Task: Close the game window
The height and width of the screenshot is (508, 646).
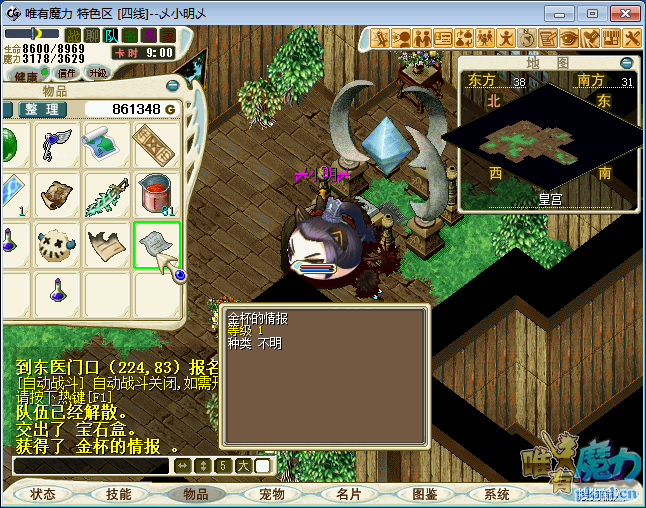Action: (621, 13)
